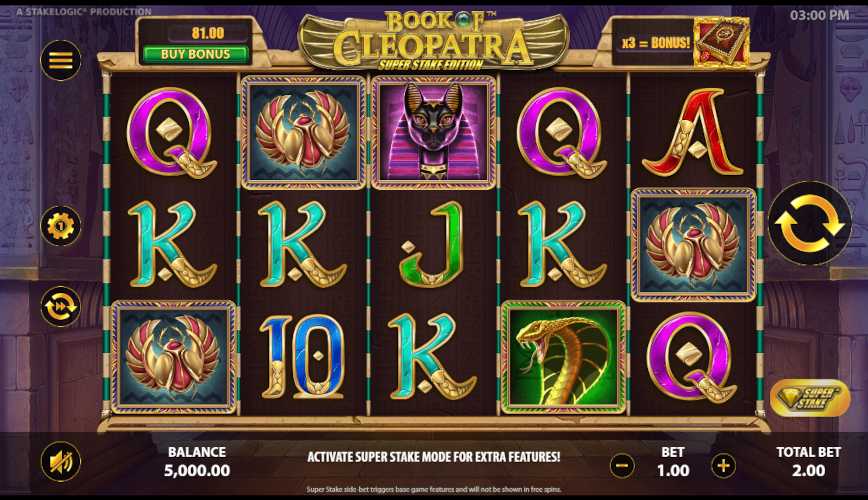Increase the bet with plus
This screenshot has height=500, width=868.
723,465
